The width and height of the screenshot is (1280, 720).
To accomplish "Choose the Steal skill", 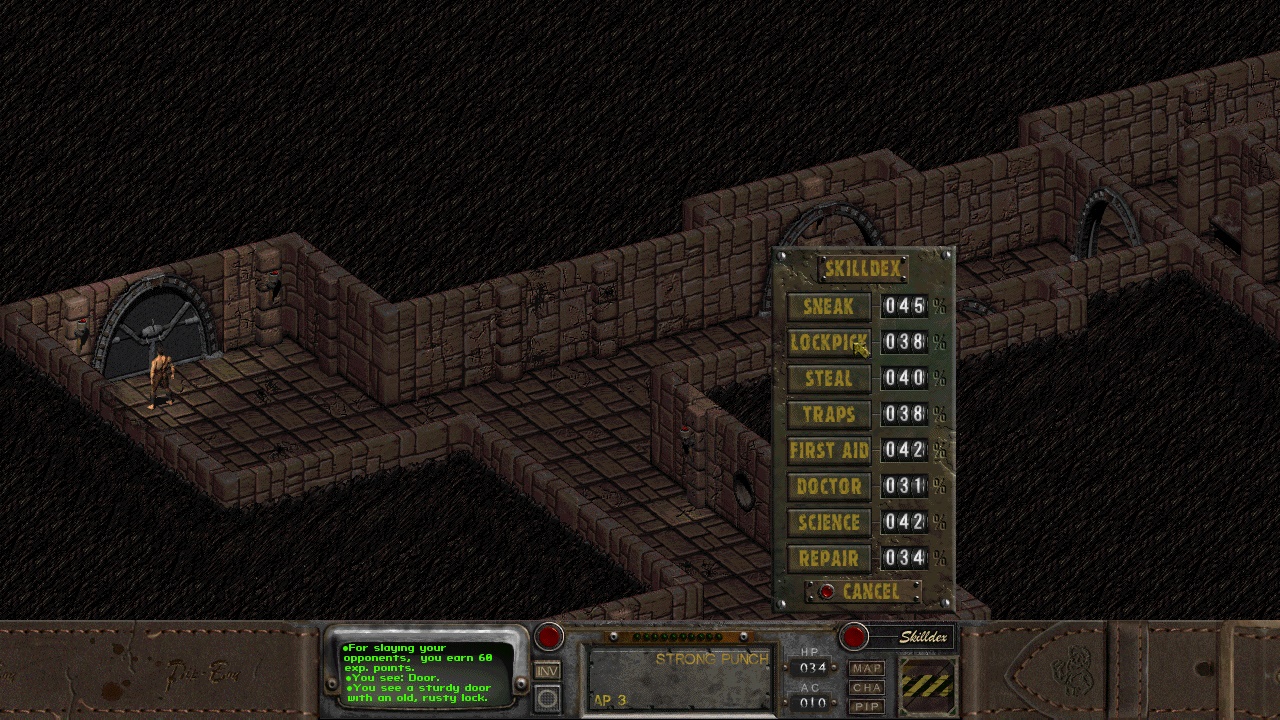I will (829, 379).
